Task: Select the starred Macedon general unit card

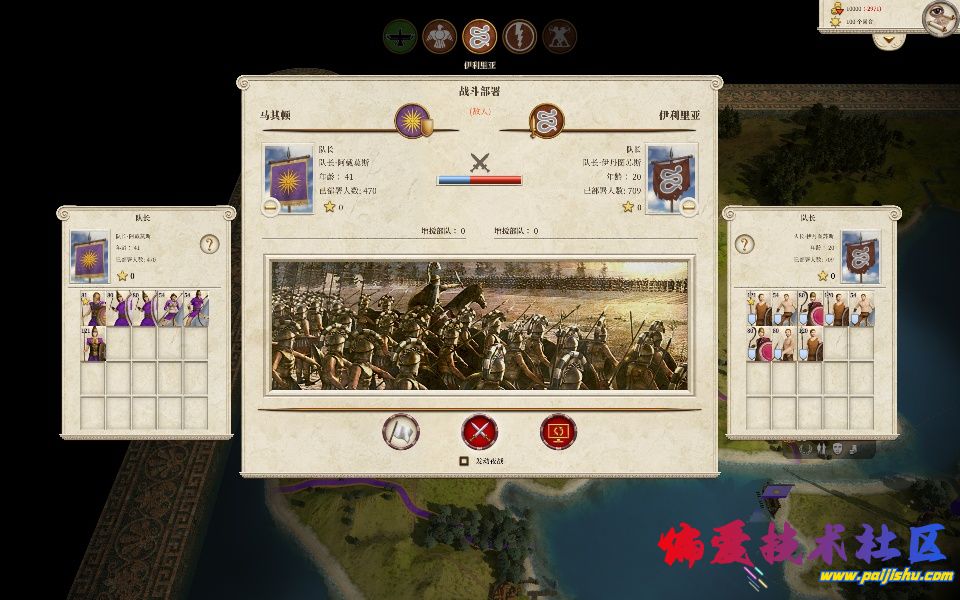Action: coord(94,309)
